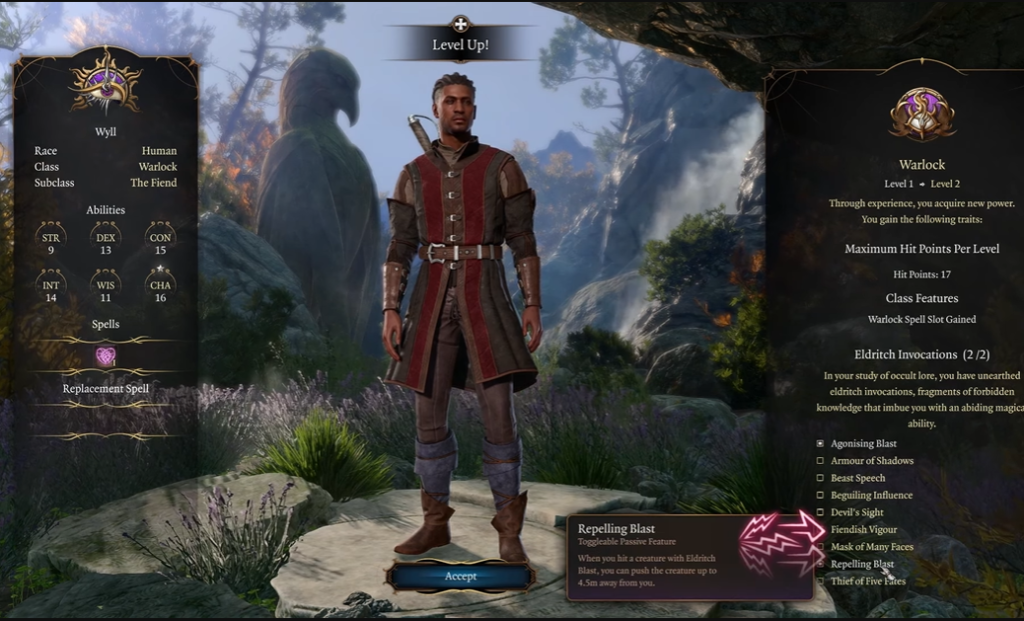Tick the Beast Speech checkbox
Screen dimensions: 1024x621
821,478
